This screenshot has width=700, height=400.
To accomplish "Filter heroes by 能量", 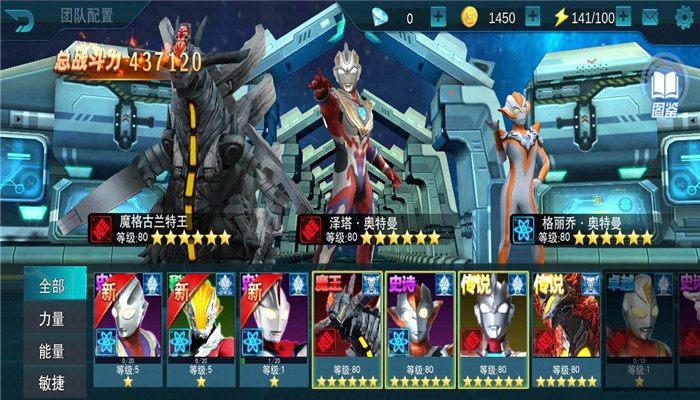I will [x=50, y=351].
